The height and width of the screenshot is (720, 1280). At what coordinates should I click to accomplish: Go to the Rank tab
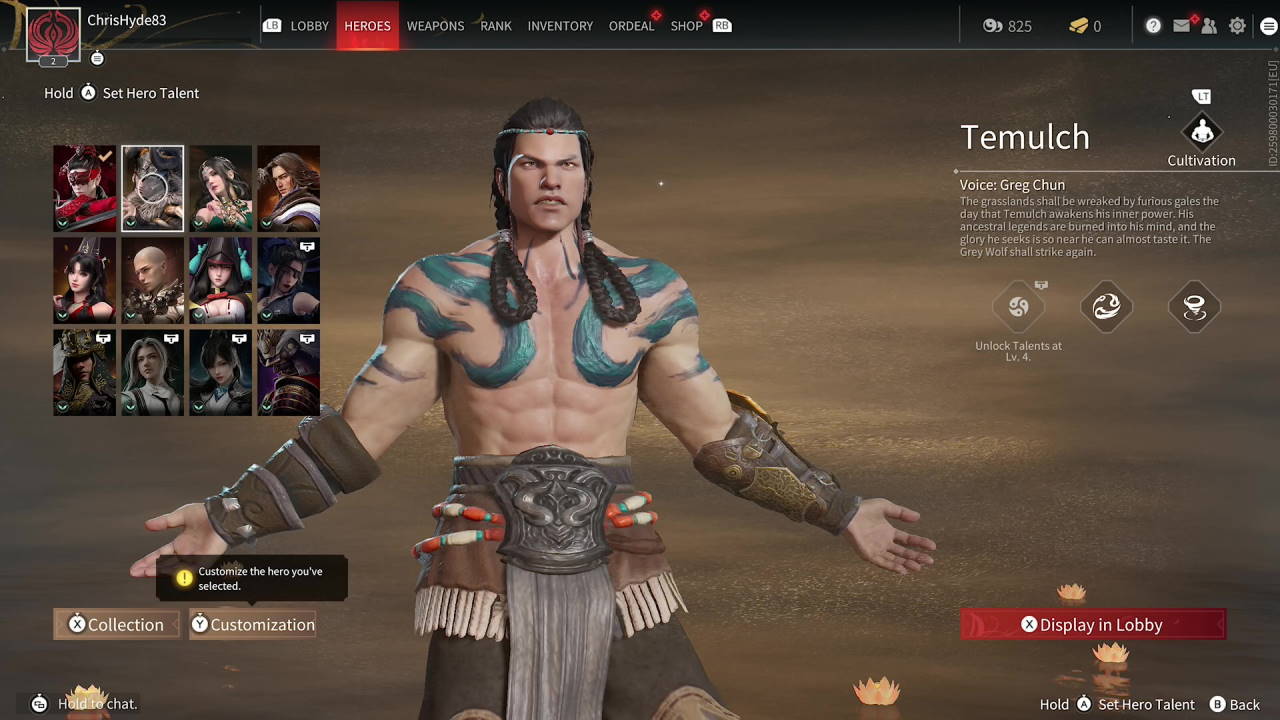[496, 26]
